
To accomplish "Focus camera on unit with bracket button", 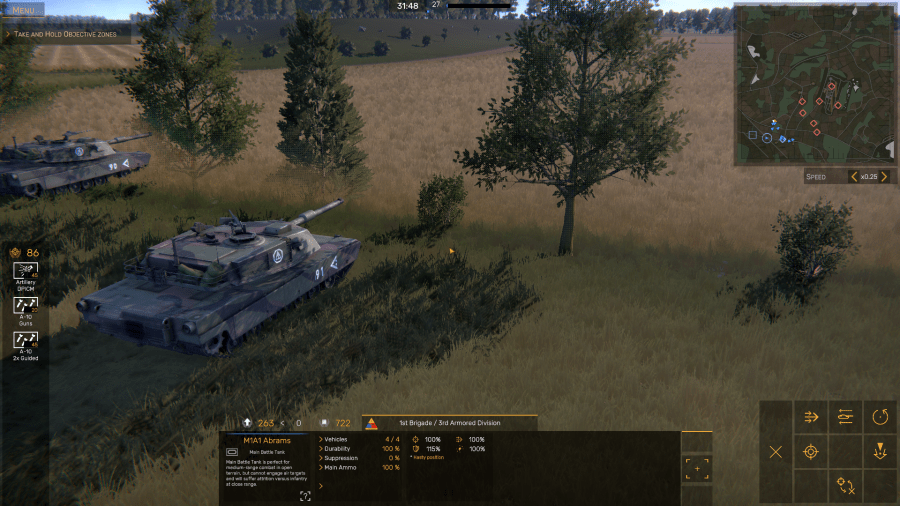I will click(x=696, y=468).
